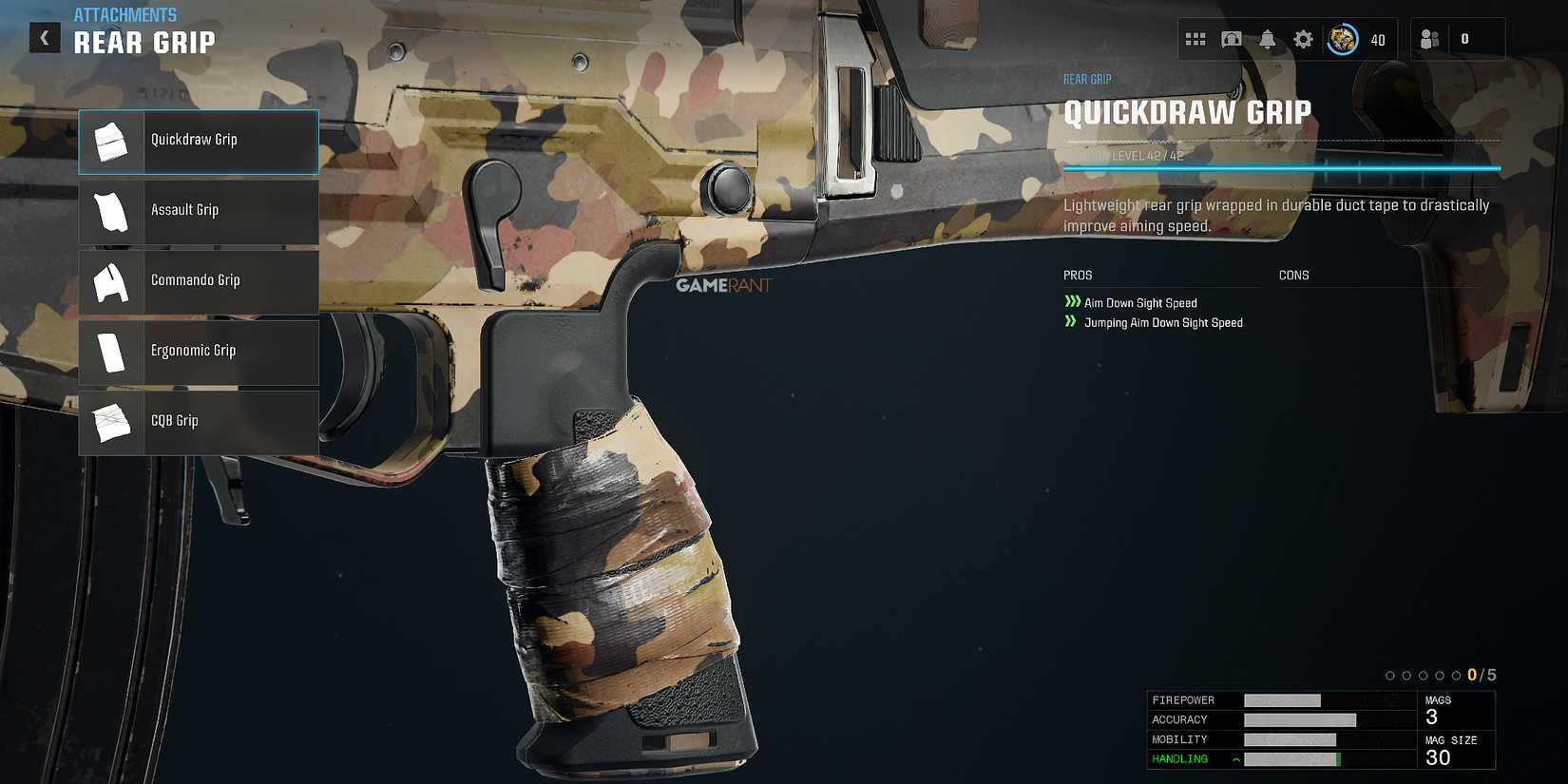This screenshot has width=1568, height=784.
Task: Select the Quickdraw Grip attachment icon
Action: (111, 141)
